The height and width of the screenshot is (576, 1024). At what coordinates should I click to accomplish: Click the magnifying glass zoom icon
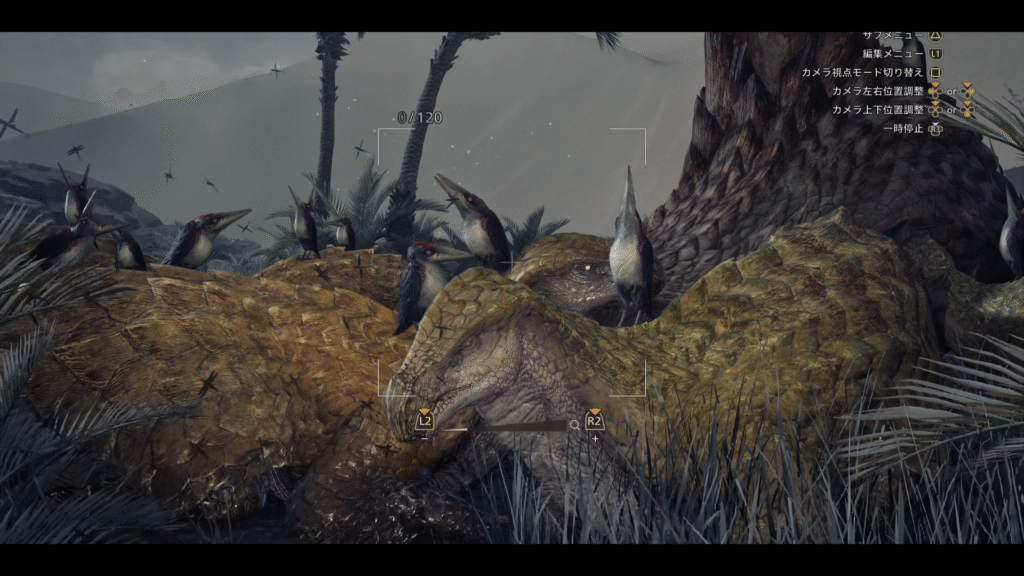point(574,425)
